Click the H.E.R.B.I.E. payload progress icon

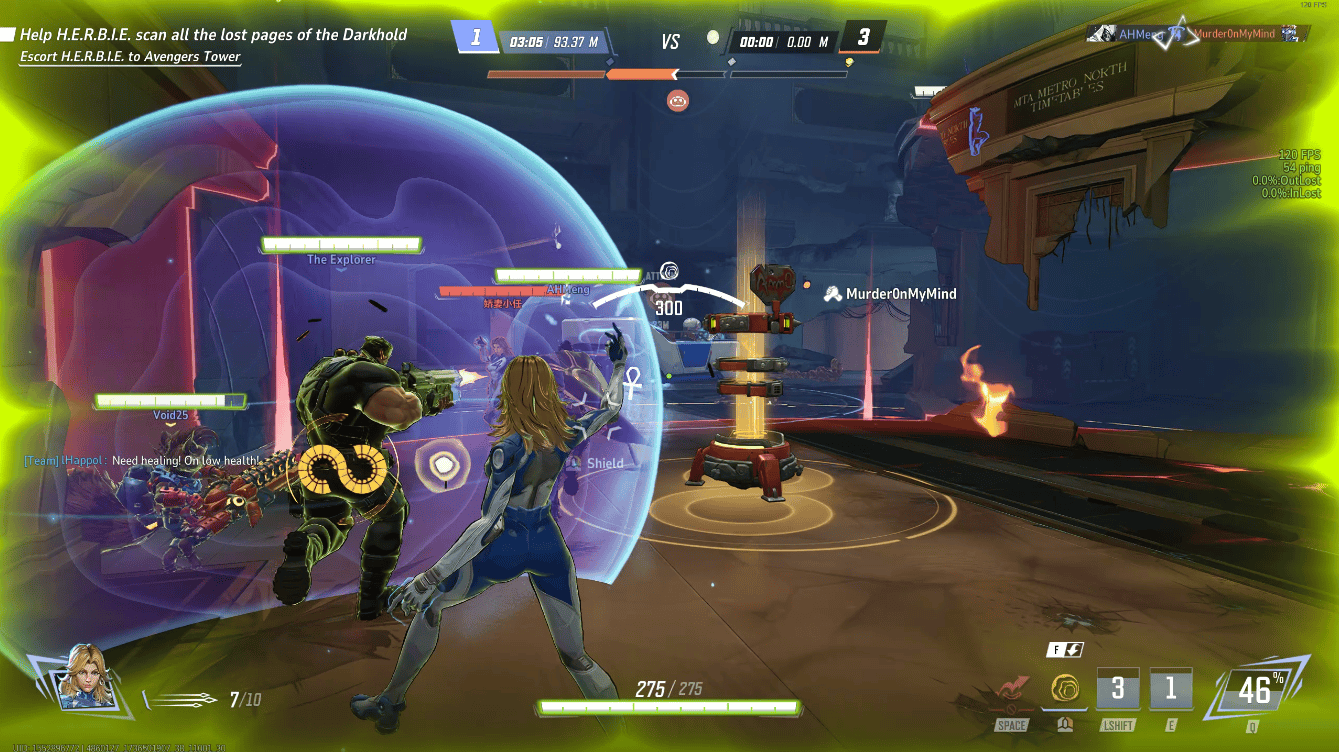(678, 99)
